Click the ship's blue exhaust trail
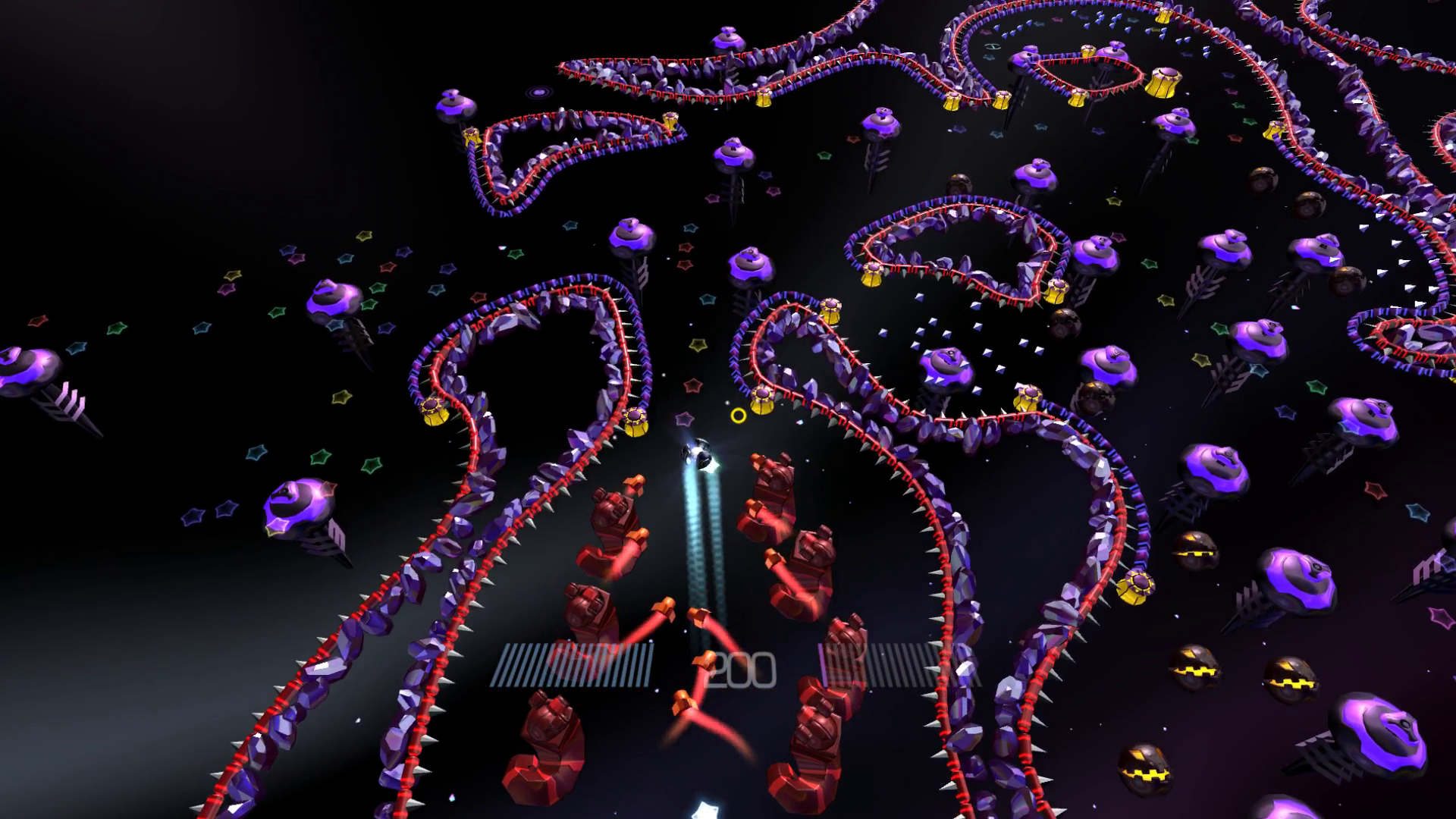1456x819 pixels. point(705,554)
